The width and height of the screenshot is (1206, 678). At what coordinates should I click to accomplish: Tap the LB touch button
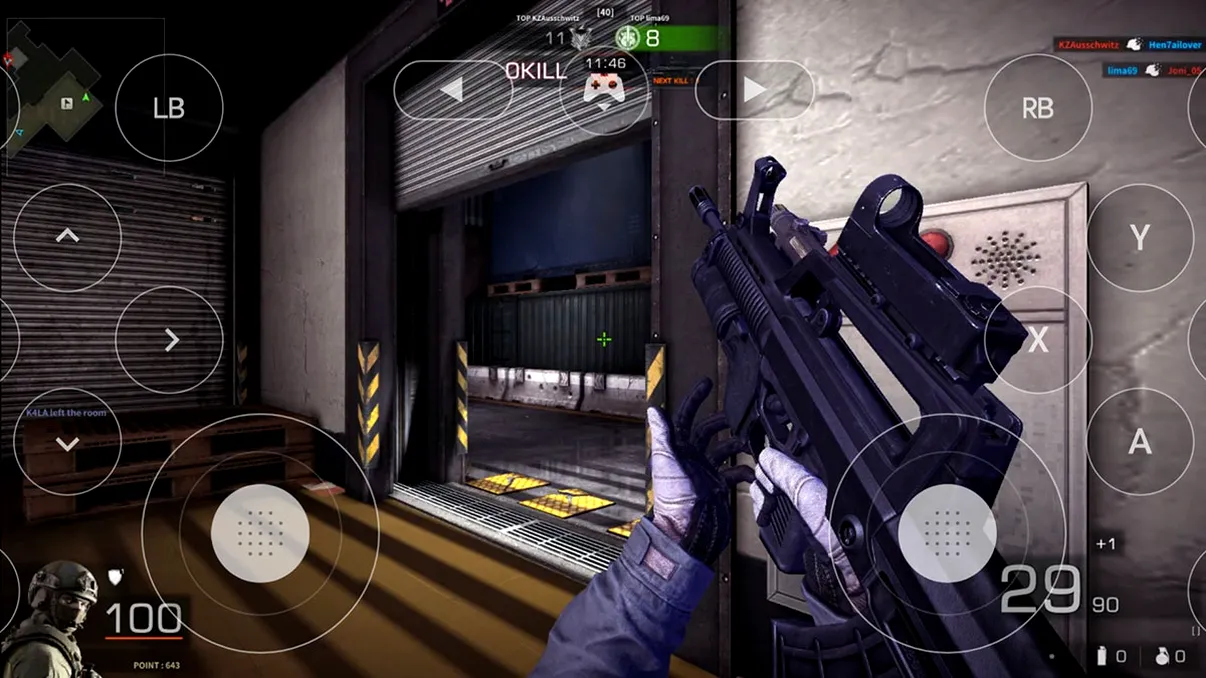pyautogui.click(x=168, y=108)
